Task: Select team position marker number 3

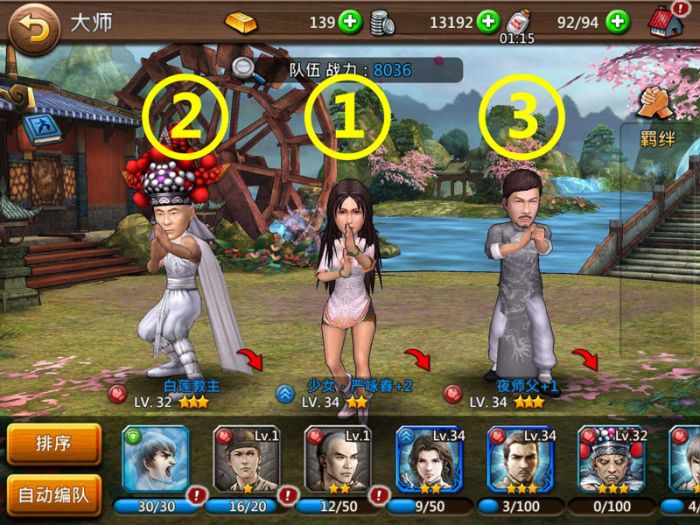Action: point(521,119)
